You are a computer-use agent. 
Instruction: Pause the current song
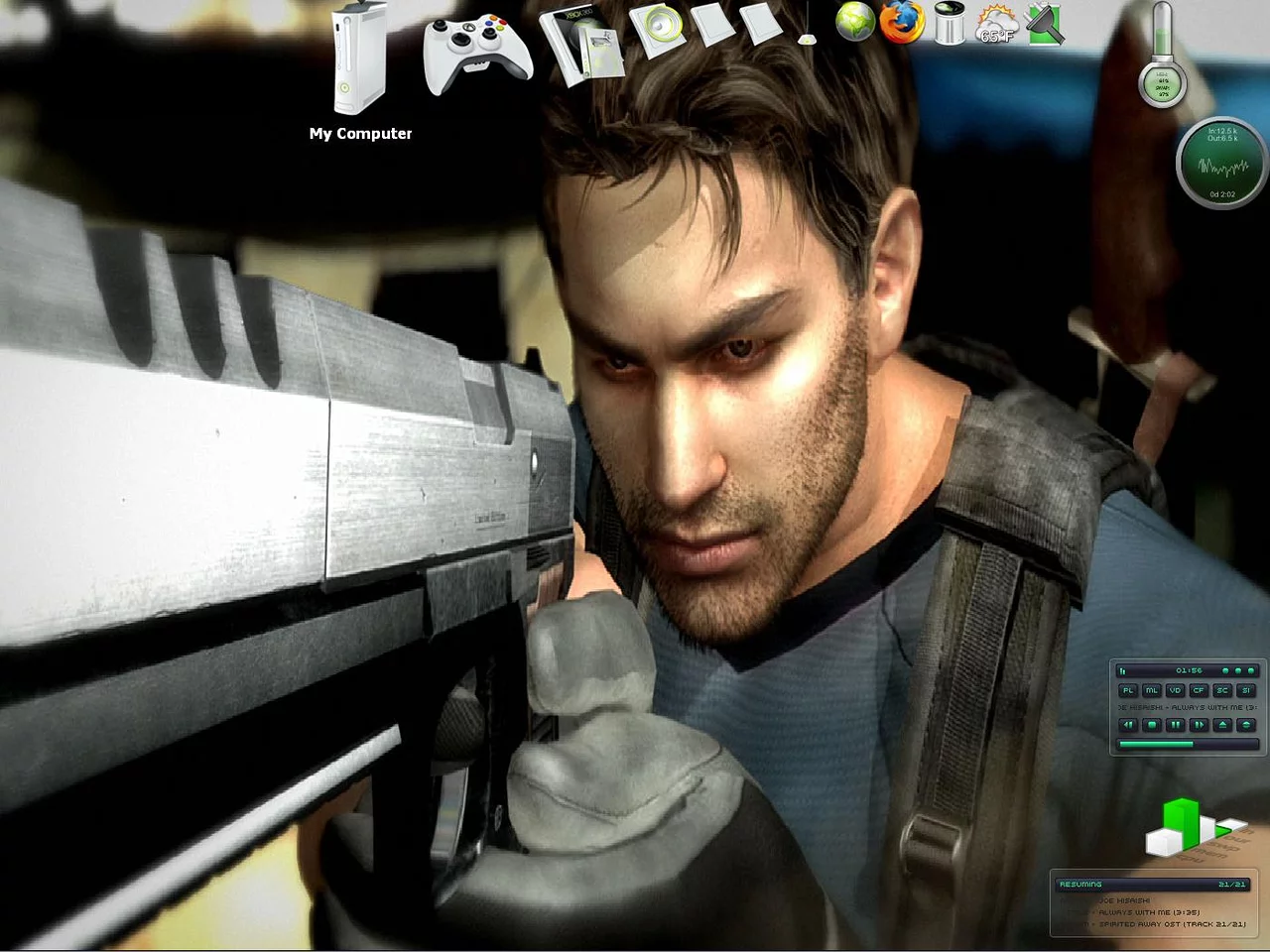coord(1176,725)
